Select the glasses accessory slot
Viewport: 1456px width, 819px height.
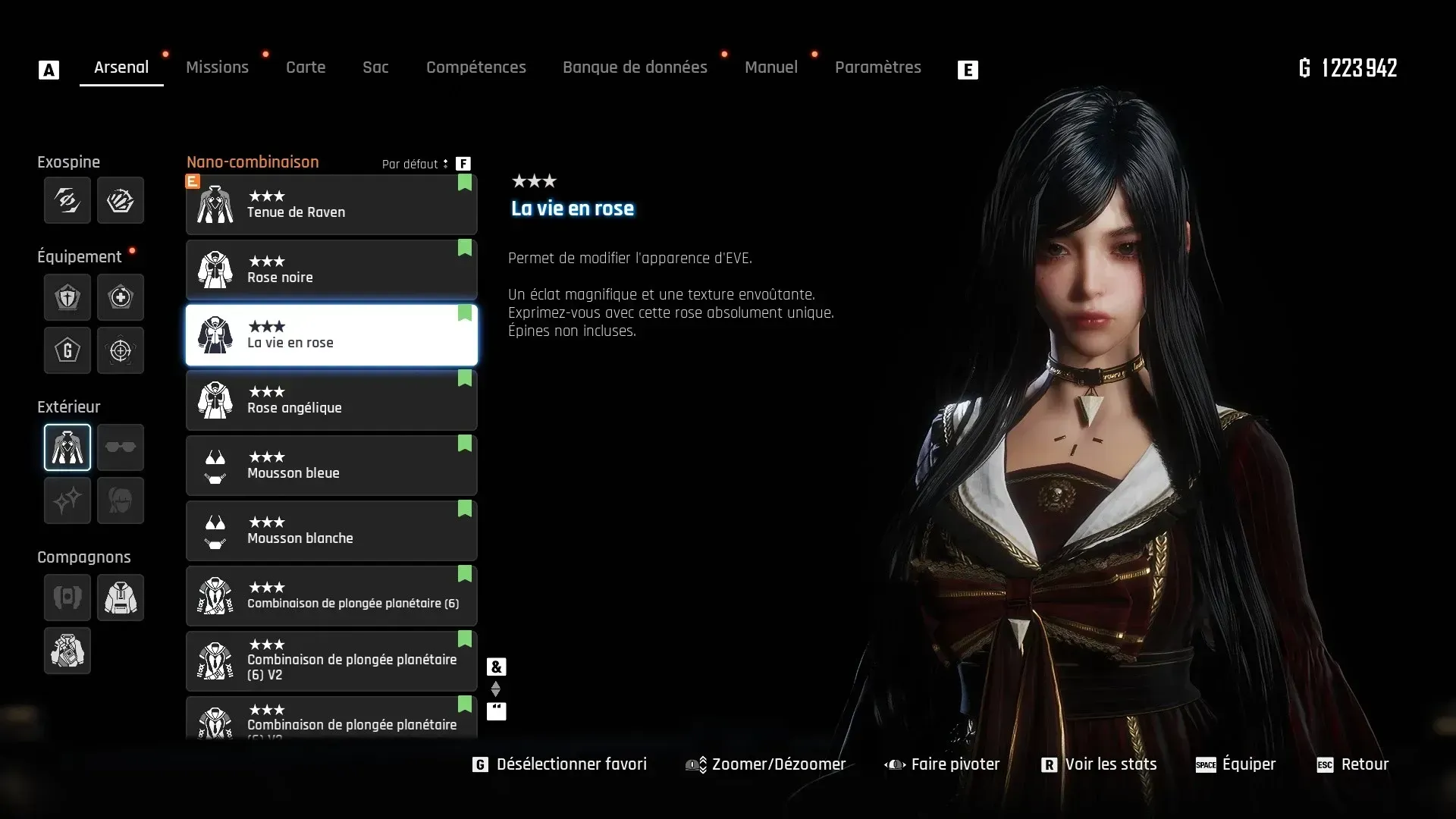[x=121, y=447]
